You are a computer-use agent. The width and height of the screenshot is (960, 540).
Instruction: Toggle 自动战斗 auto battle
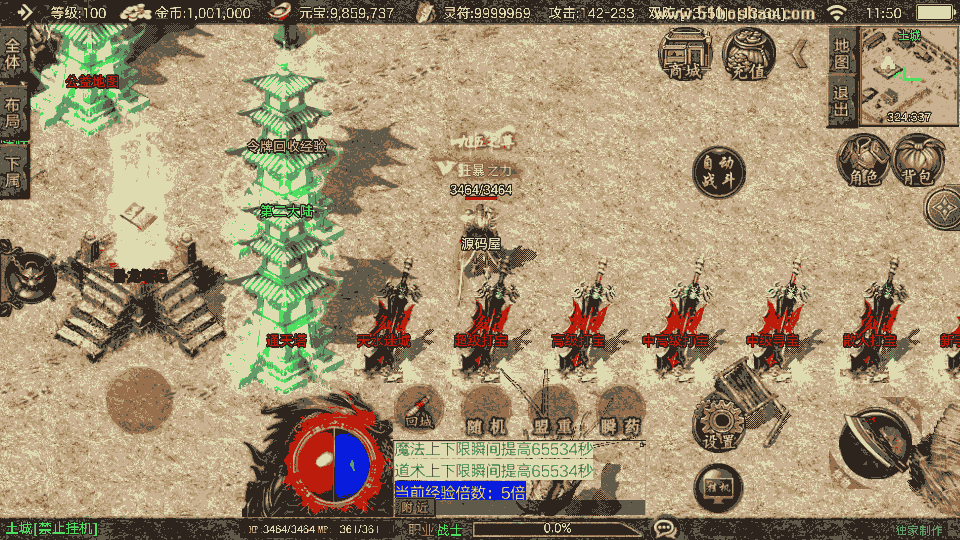point(718,172)
